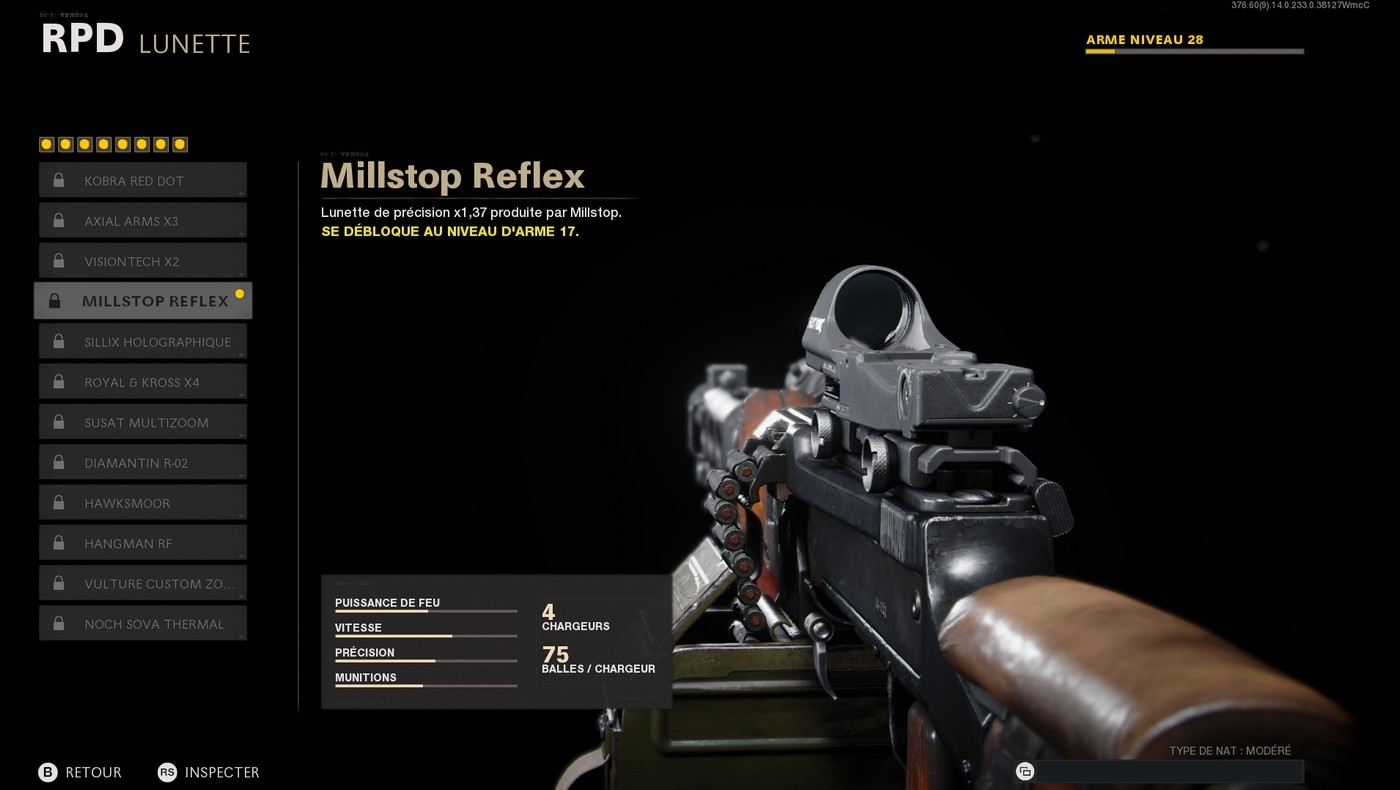Select the Diamantin R-02 sight

click(143, 463)
